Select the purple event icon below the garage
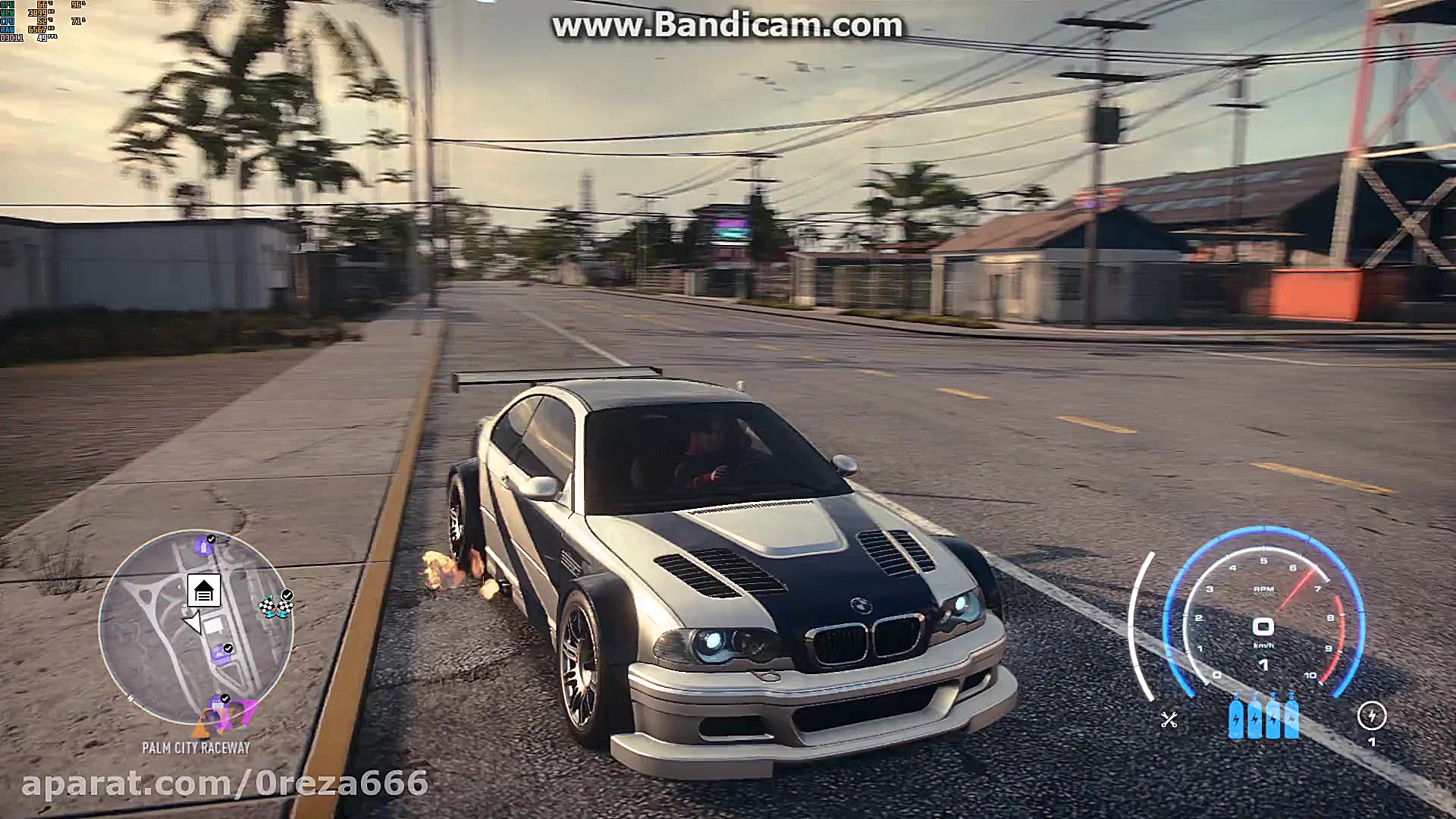The image size is (1456, 819). [221, 655]
